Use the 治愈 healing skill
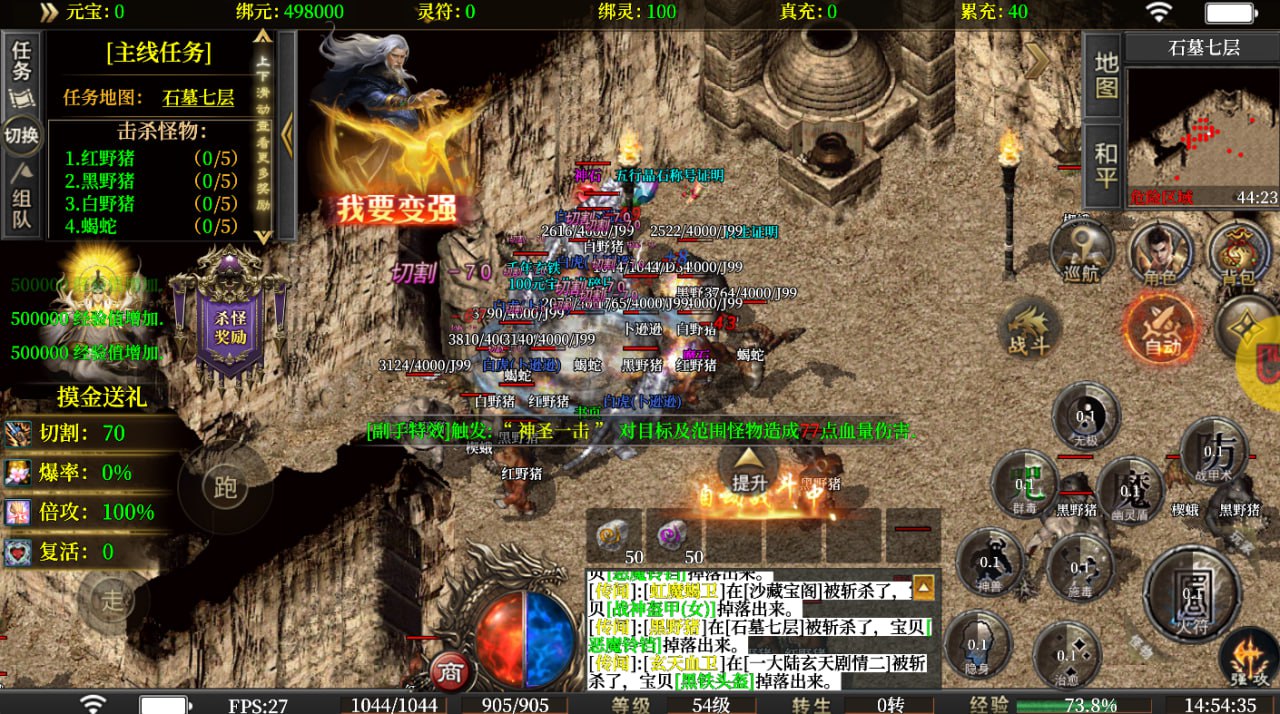The width and height of the screenshot is (1280, 714). click(x=1067, y=654)
